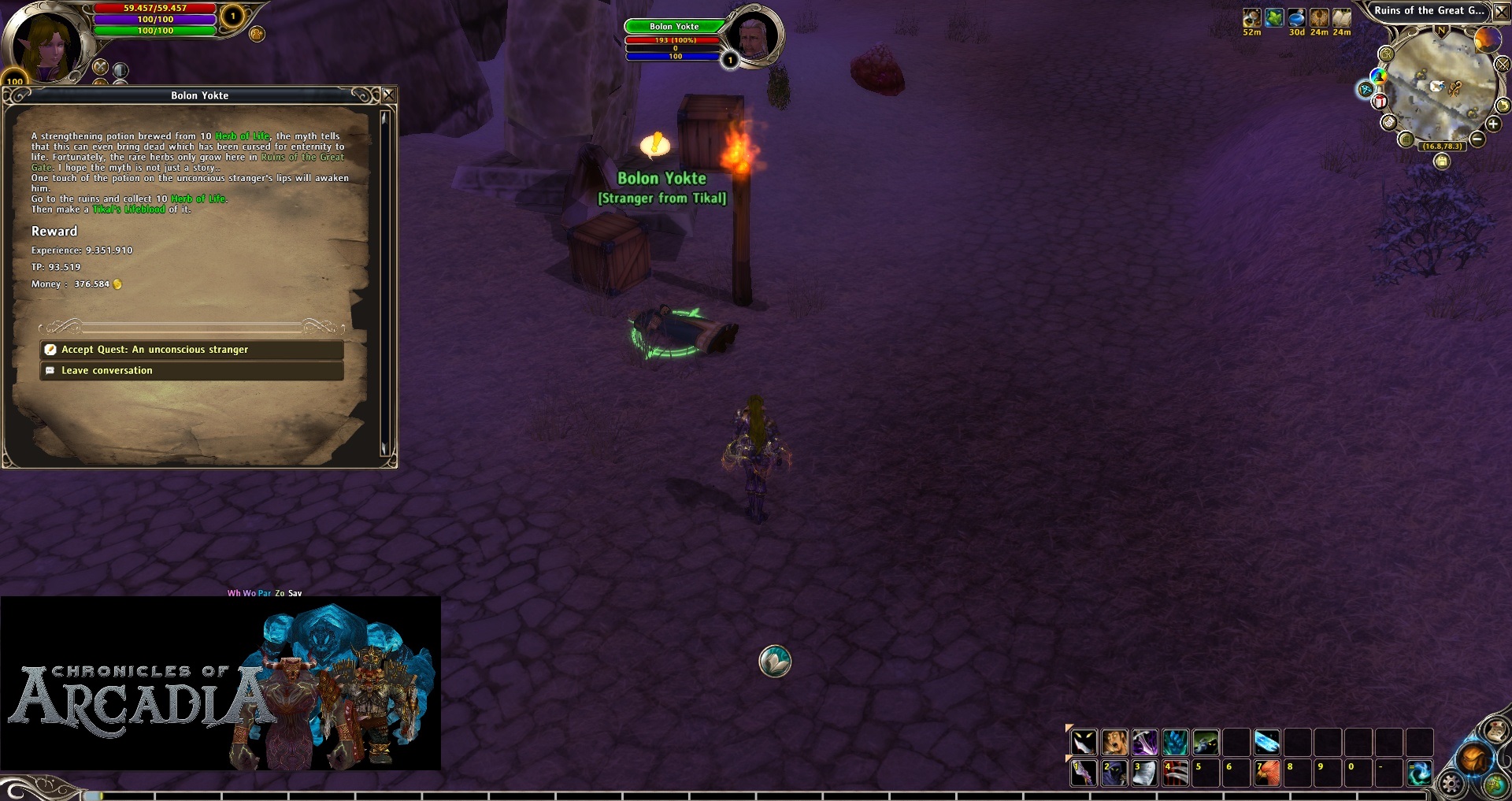Open the minimap

coord(1440,85)
